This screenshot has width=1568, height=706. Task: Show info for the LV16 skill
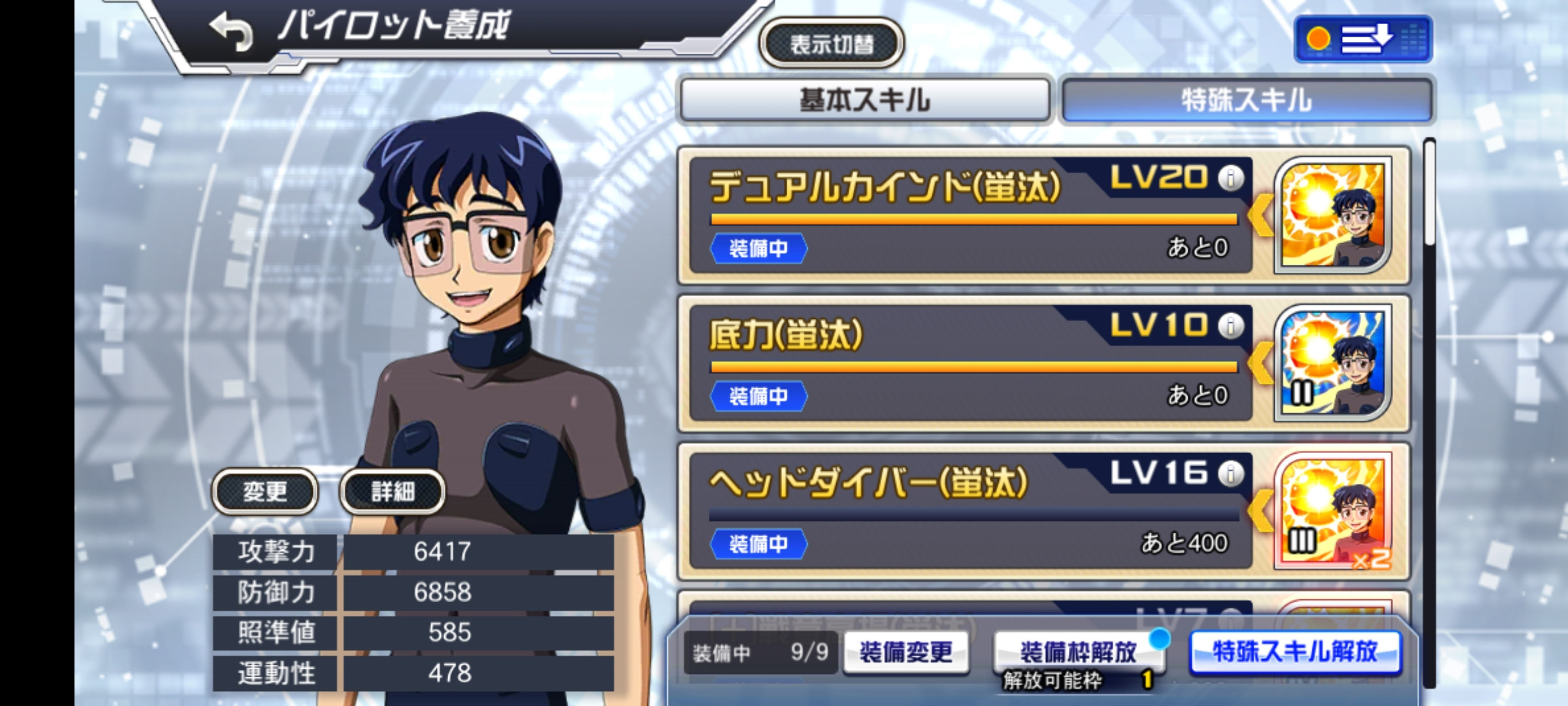pyautogui.click(x=1231, y=473)
